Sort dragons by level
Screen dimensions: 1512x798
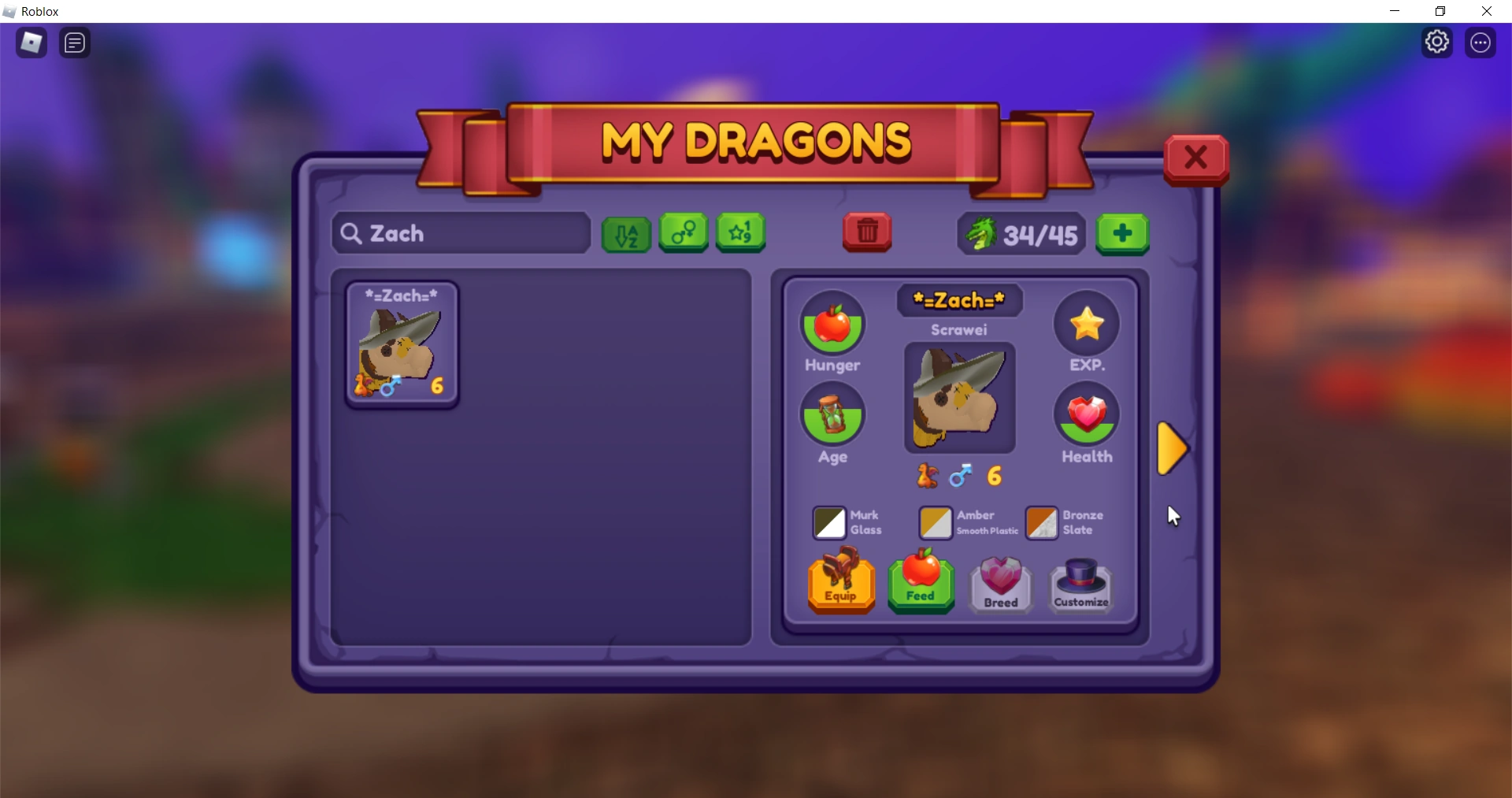(740, 233)
